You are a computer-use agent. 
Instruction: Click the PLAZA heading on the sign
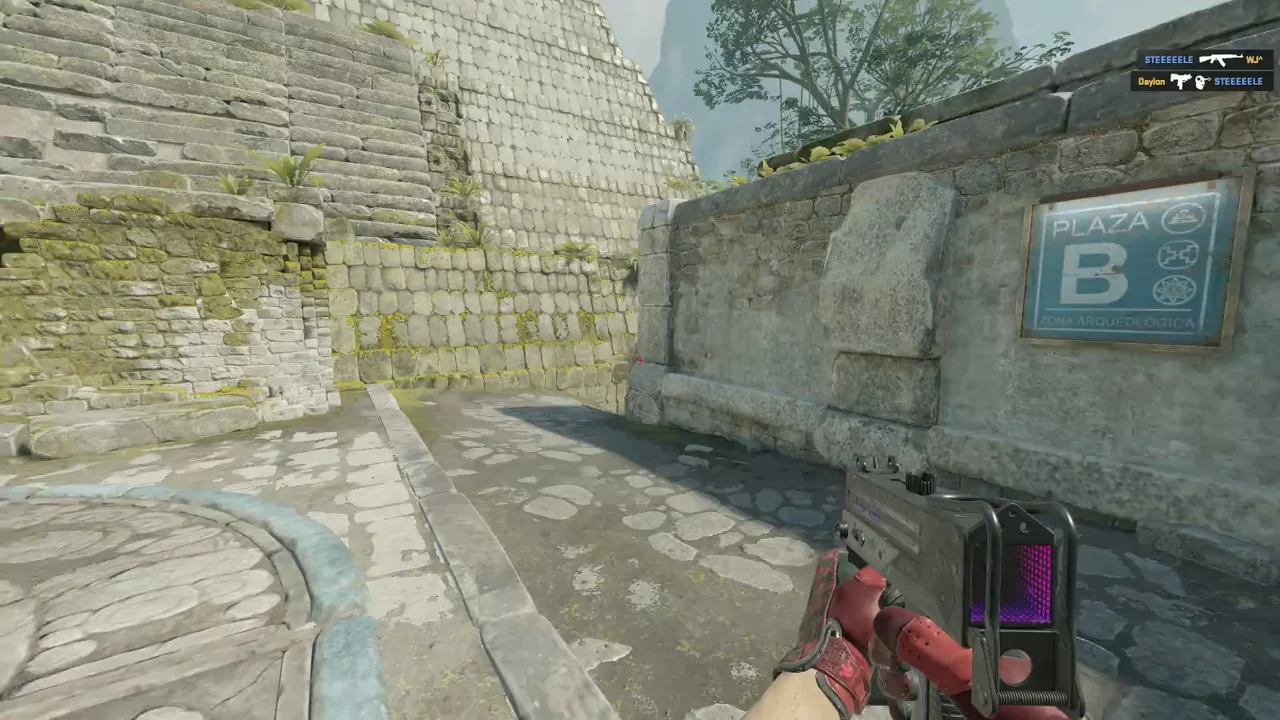[1100, 222]
